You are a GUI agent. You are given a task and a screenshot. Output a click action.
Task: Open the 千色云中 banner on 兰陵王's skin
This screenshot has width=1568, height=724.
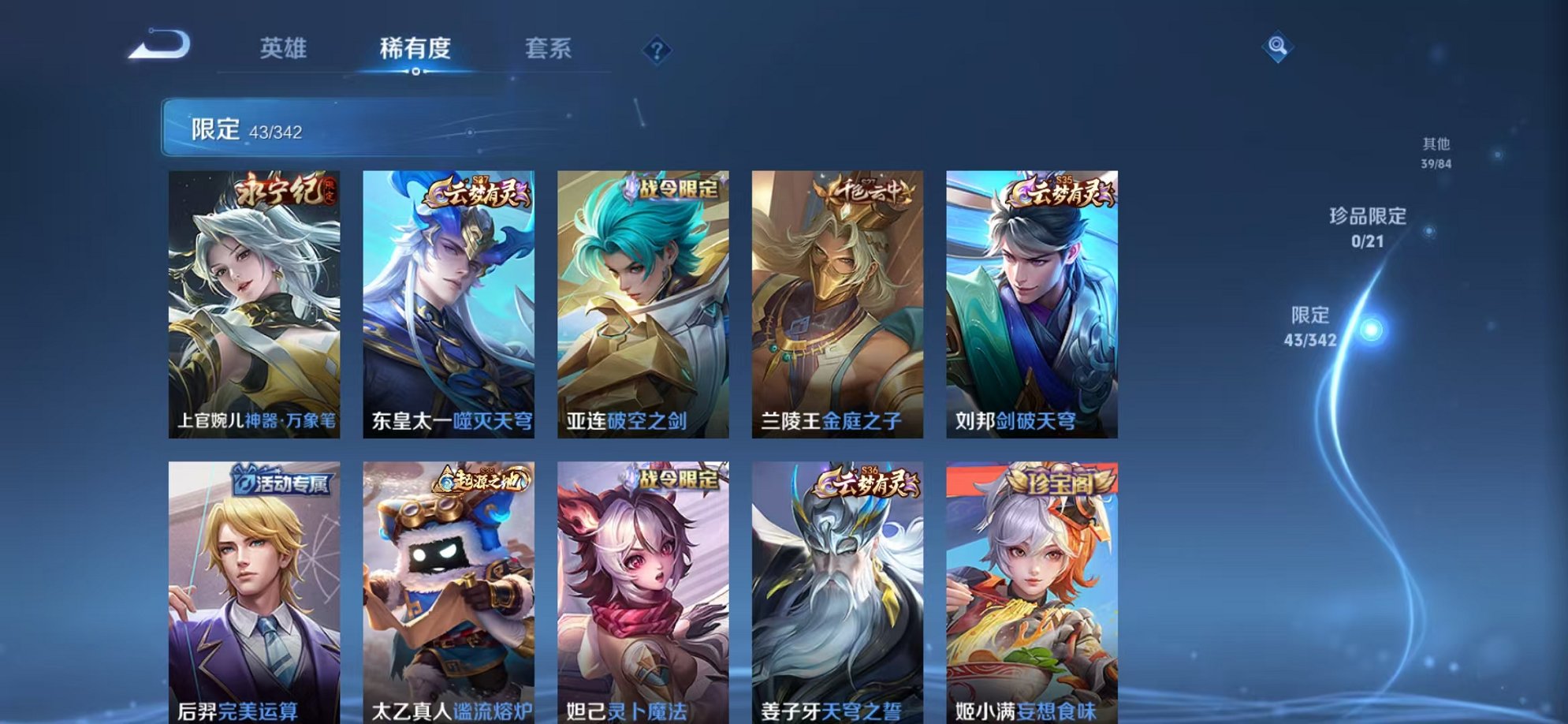pyautogui.click(x=868, y=192)
